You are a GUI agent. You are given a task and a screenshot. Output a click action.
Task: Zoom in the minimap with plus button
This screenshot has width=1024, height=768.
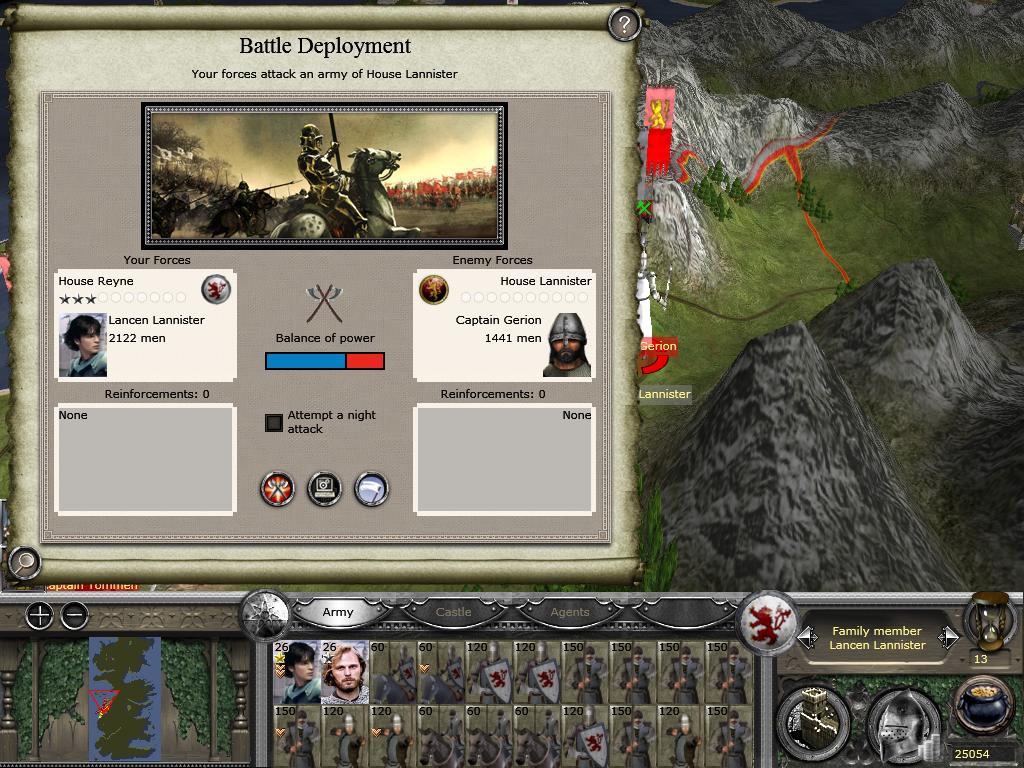coord(39,616)
